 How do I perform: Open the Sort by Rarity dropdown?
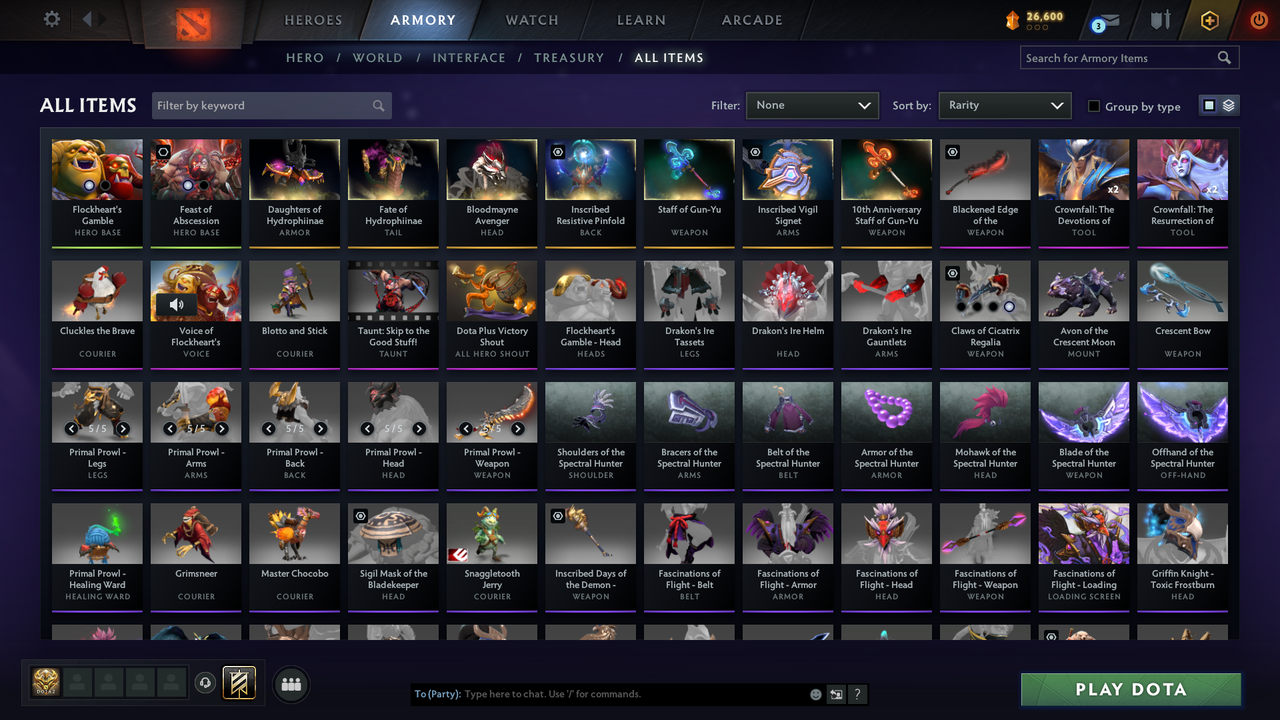tap(1004, 105)
